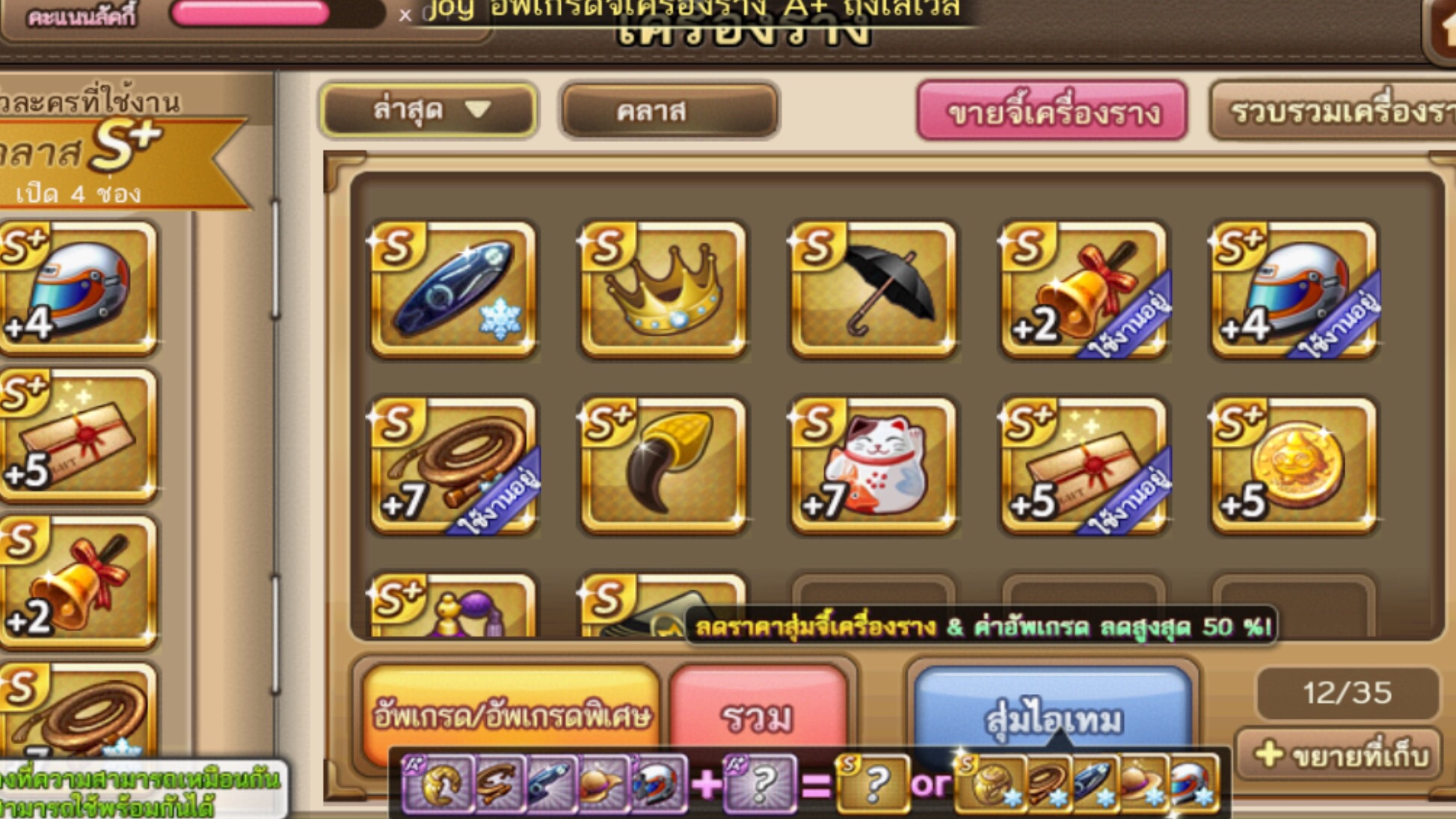Choose the +7 rope whip in grid
Image resolution: width=1456 pixels, height=819 pixels.
click(453, 465)
